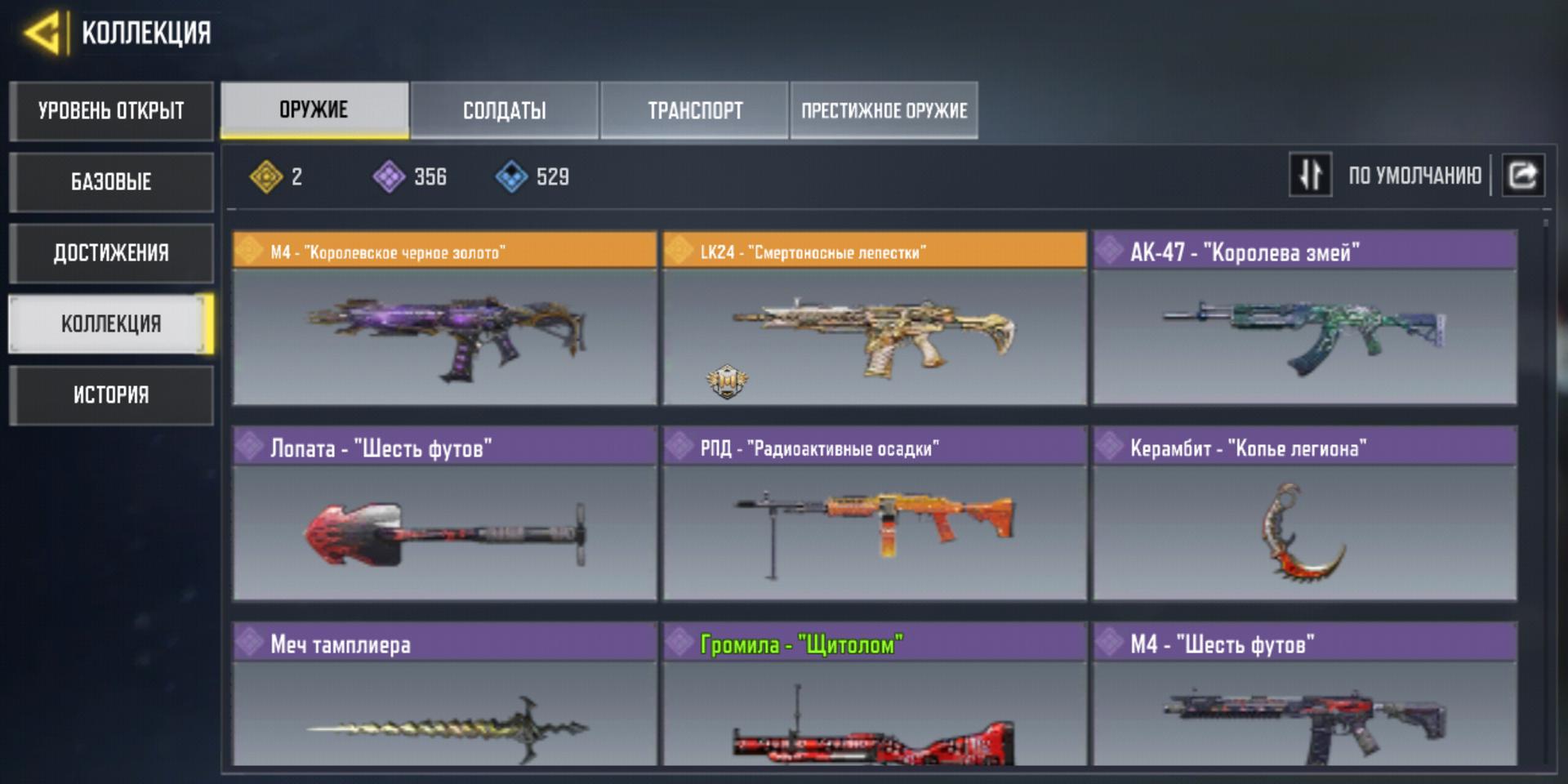Choose the Керамбит Копье легиона knife

[1305, 514]
